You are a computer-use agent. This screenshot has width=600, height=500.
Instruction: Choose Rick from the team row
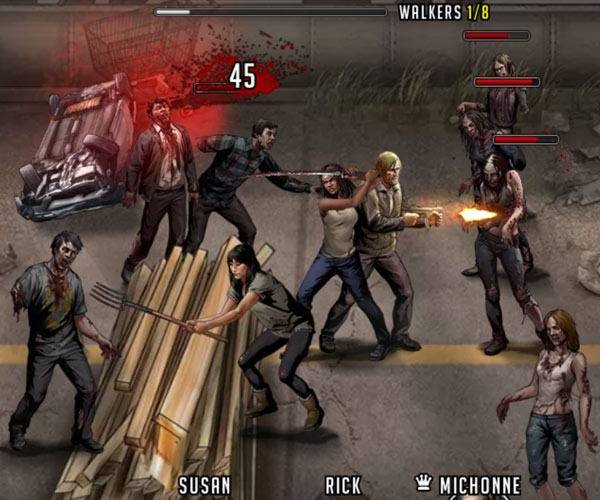tap(343, 486)
